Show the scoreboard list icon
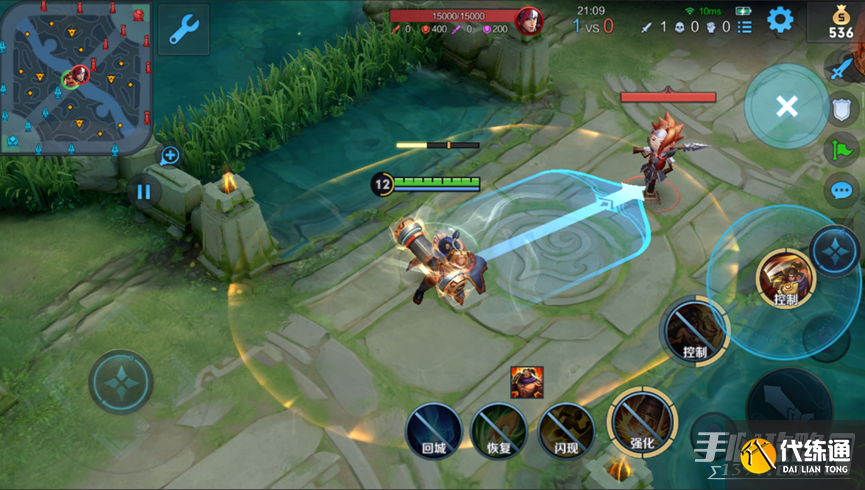 pyautogui.click(x=746, y=27)
